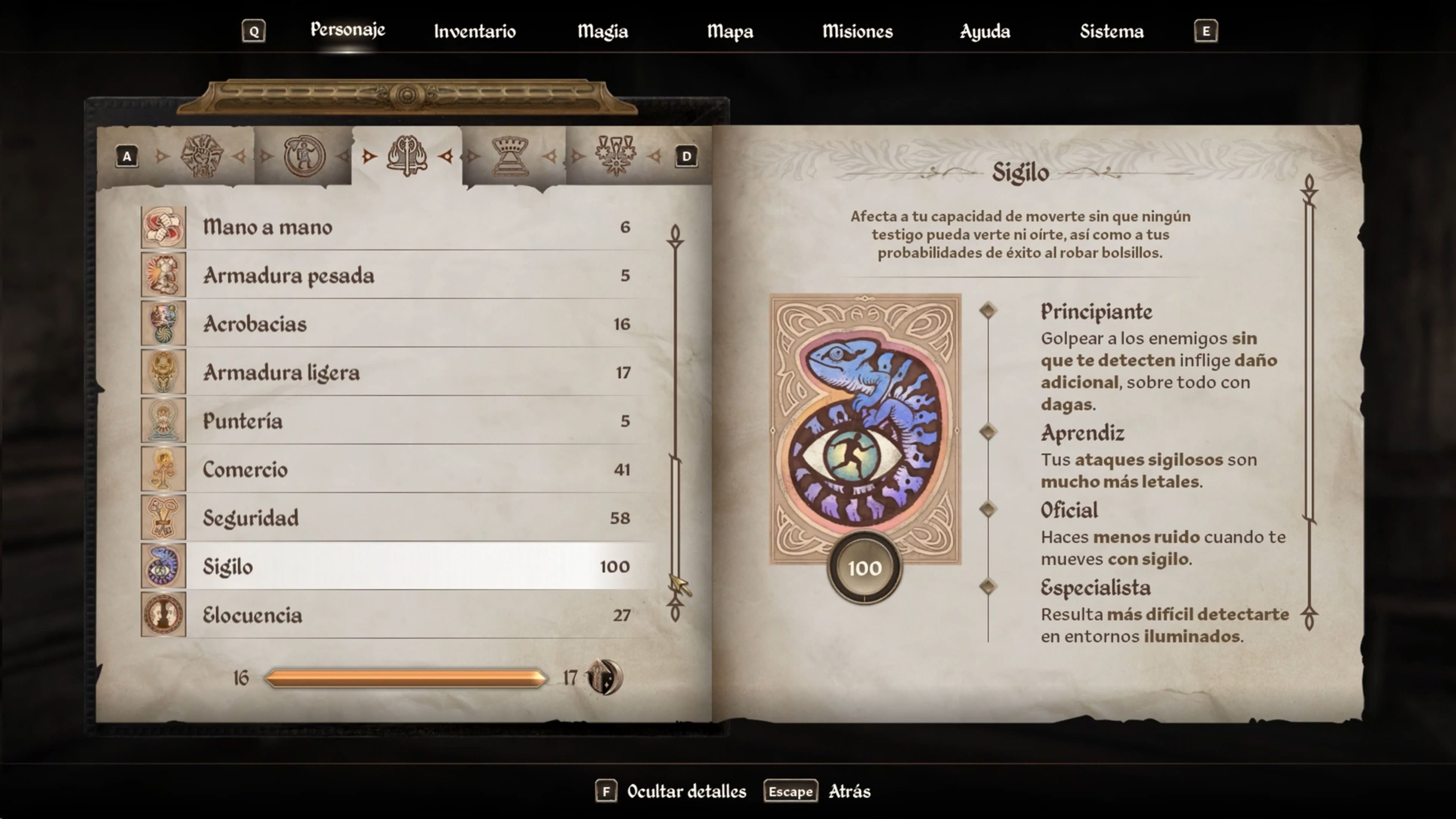Open previous page via the Q key indicator
This screenshot has height=819, width=1456.
pos(254,31)
